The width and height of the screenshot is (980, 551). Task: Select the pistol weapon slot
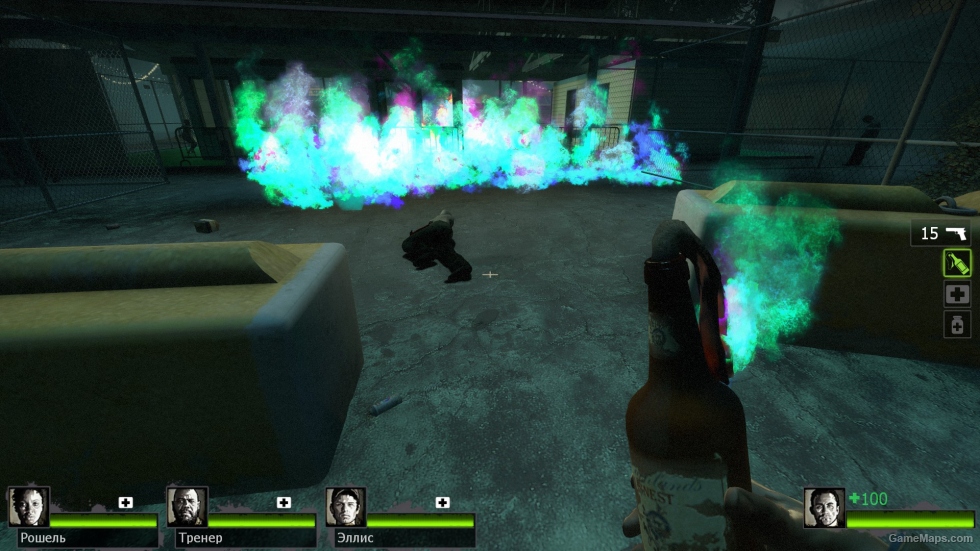[x=941, y=233]
